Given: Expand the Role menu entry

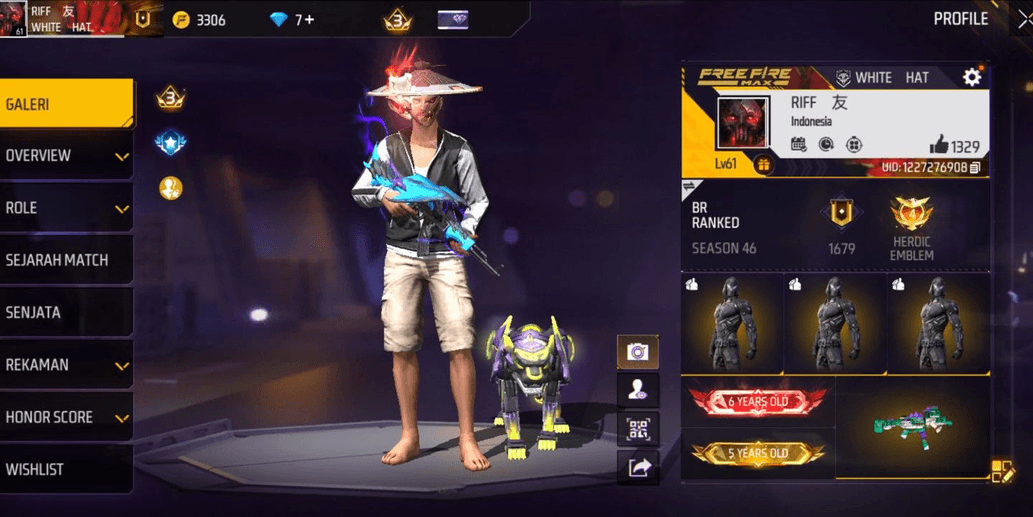Looking at the screenshot, I should (65, 208).
